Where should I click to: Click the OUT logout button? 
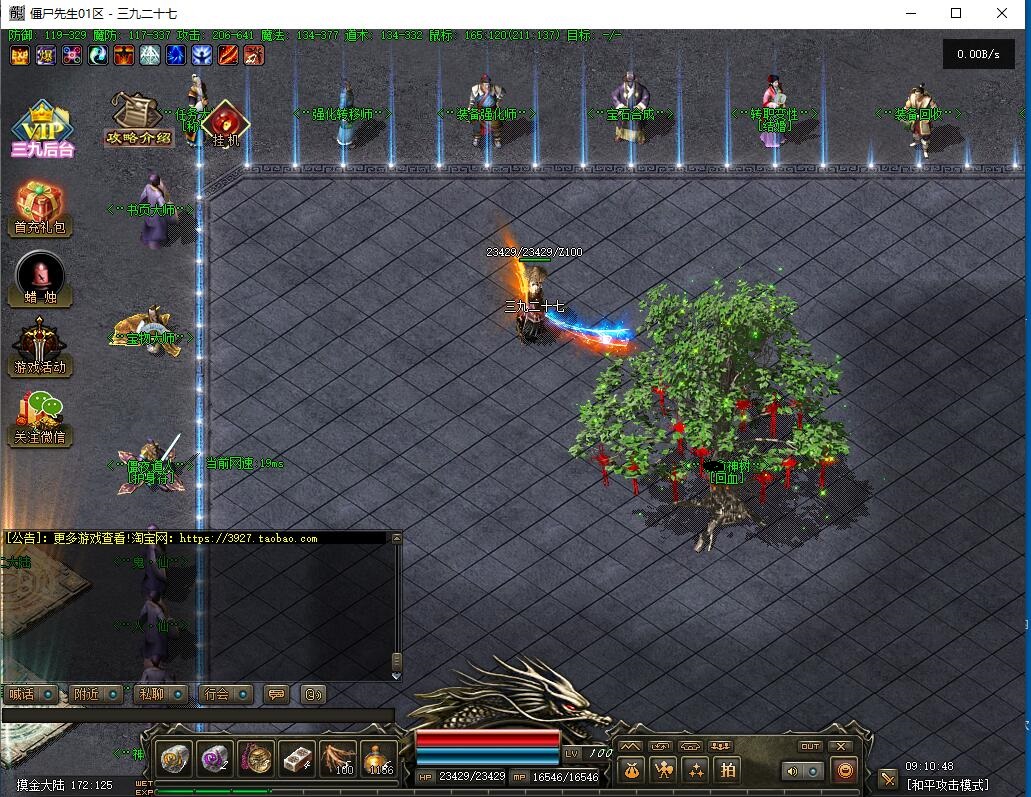pos(810,746)
